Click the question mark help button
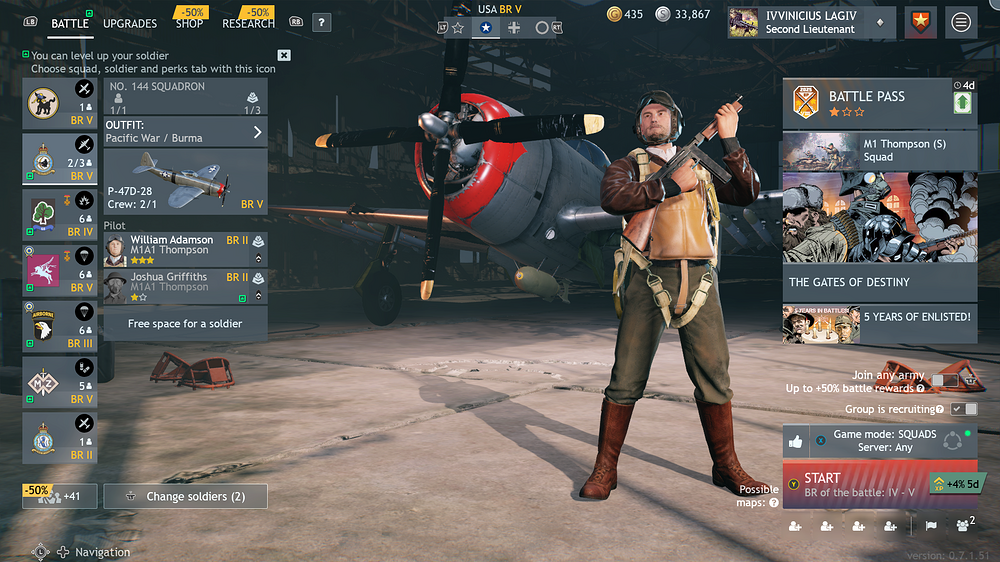Image resolution: width=1000 pixels, height=562 pixels. [321, 22]
